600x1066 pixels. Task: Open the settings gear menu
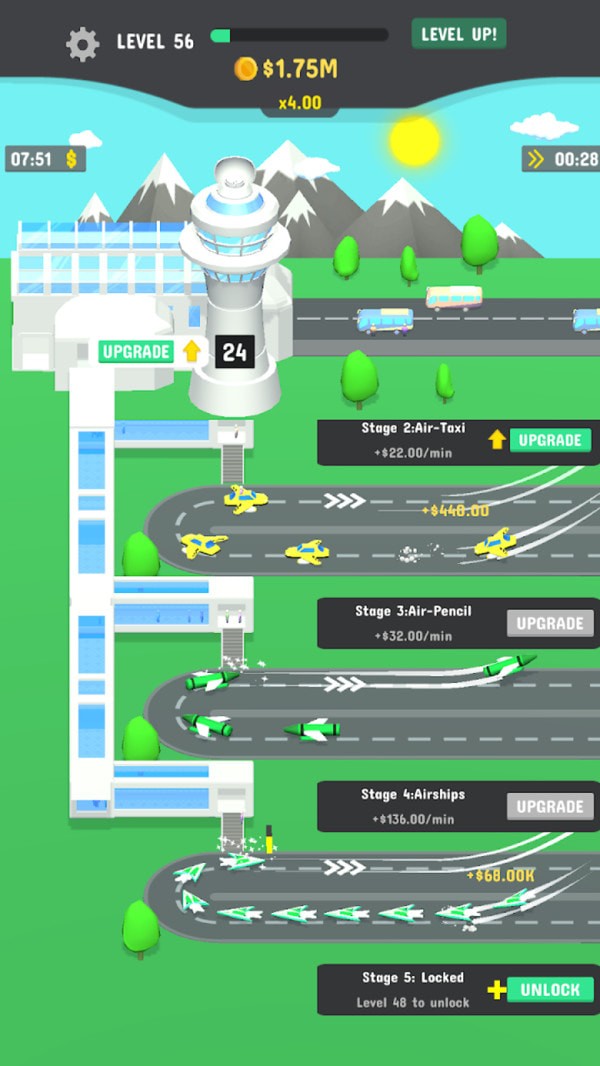pos(82,43)
